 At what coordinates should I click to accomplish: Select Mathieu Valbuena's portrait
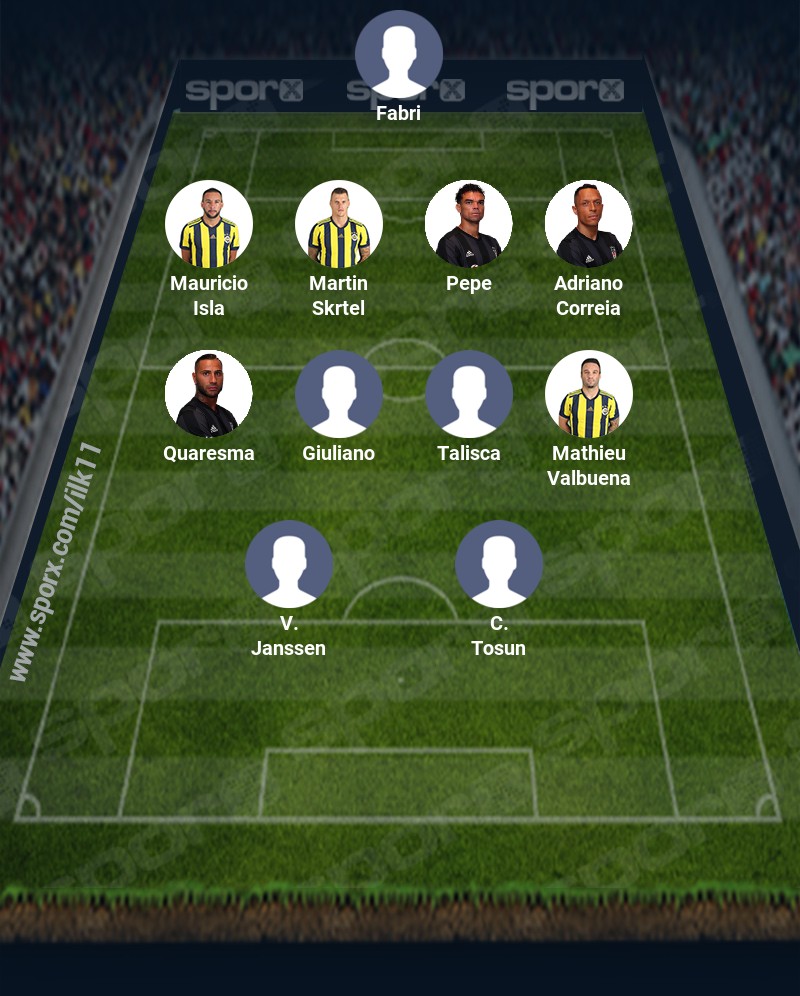coord(589,394)
